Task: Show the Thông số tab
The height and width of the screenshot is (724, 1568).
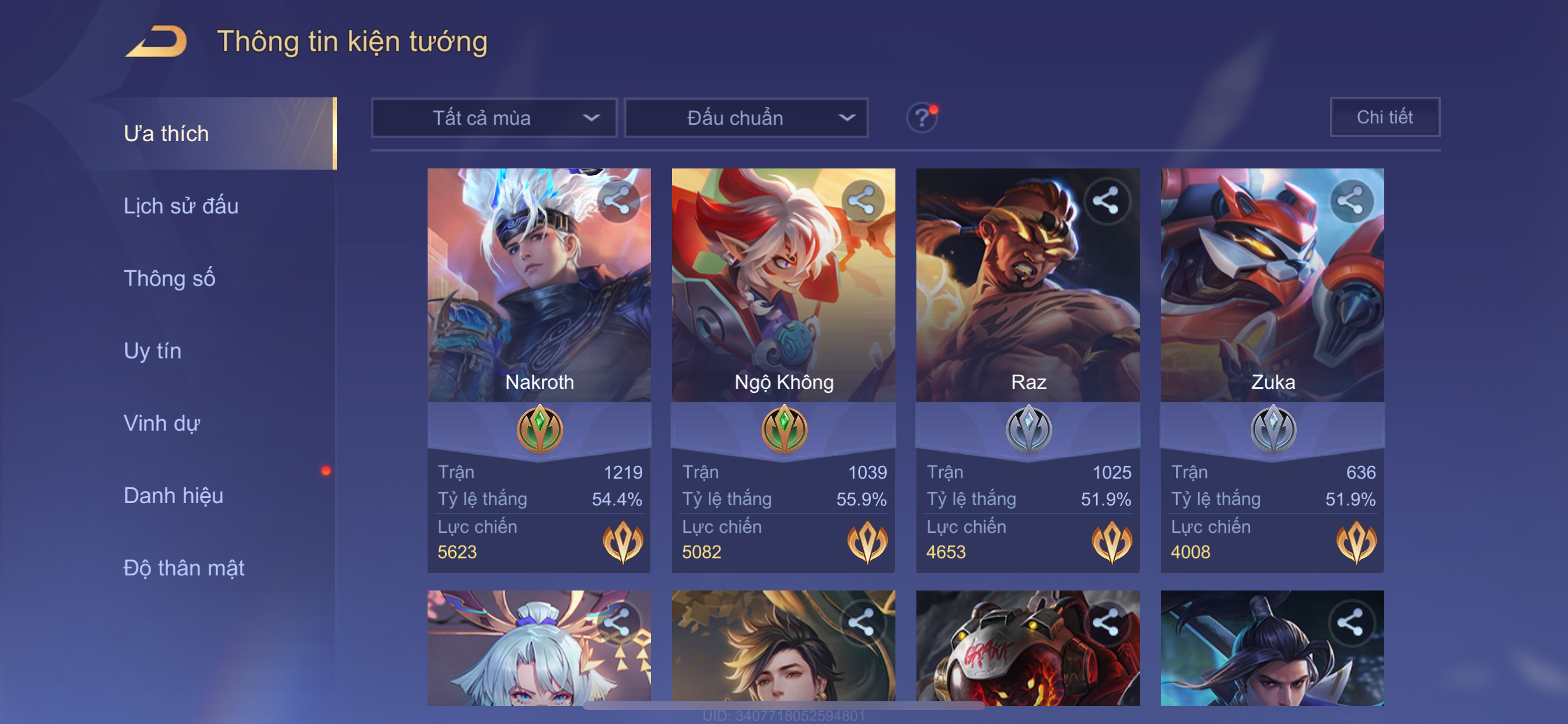Action: pos(169,279)
